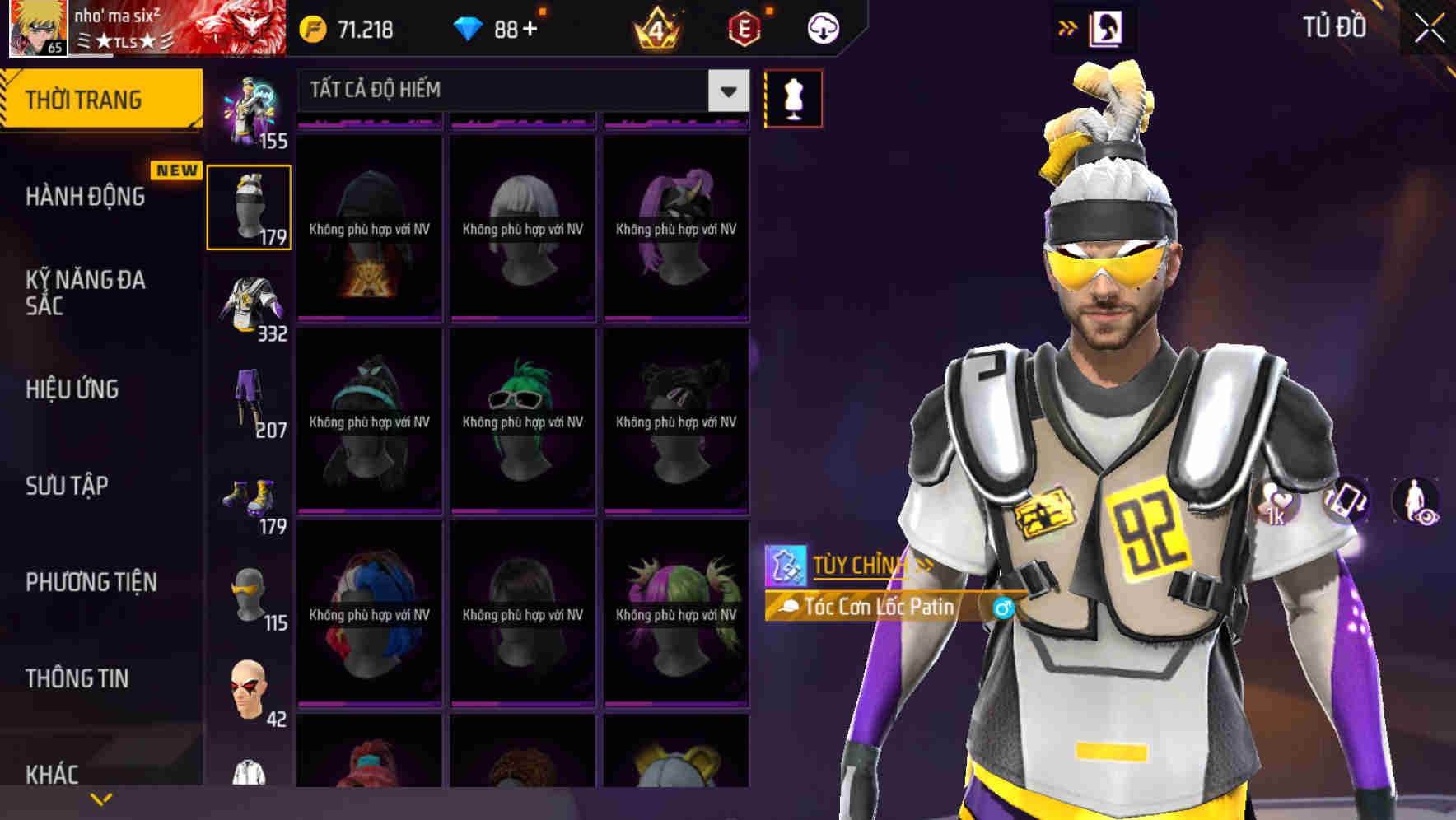This screenshot has height=820, width=1456.
Task: Click the diamond currency icon
Action: [x=469, y=27]
